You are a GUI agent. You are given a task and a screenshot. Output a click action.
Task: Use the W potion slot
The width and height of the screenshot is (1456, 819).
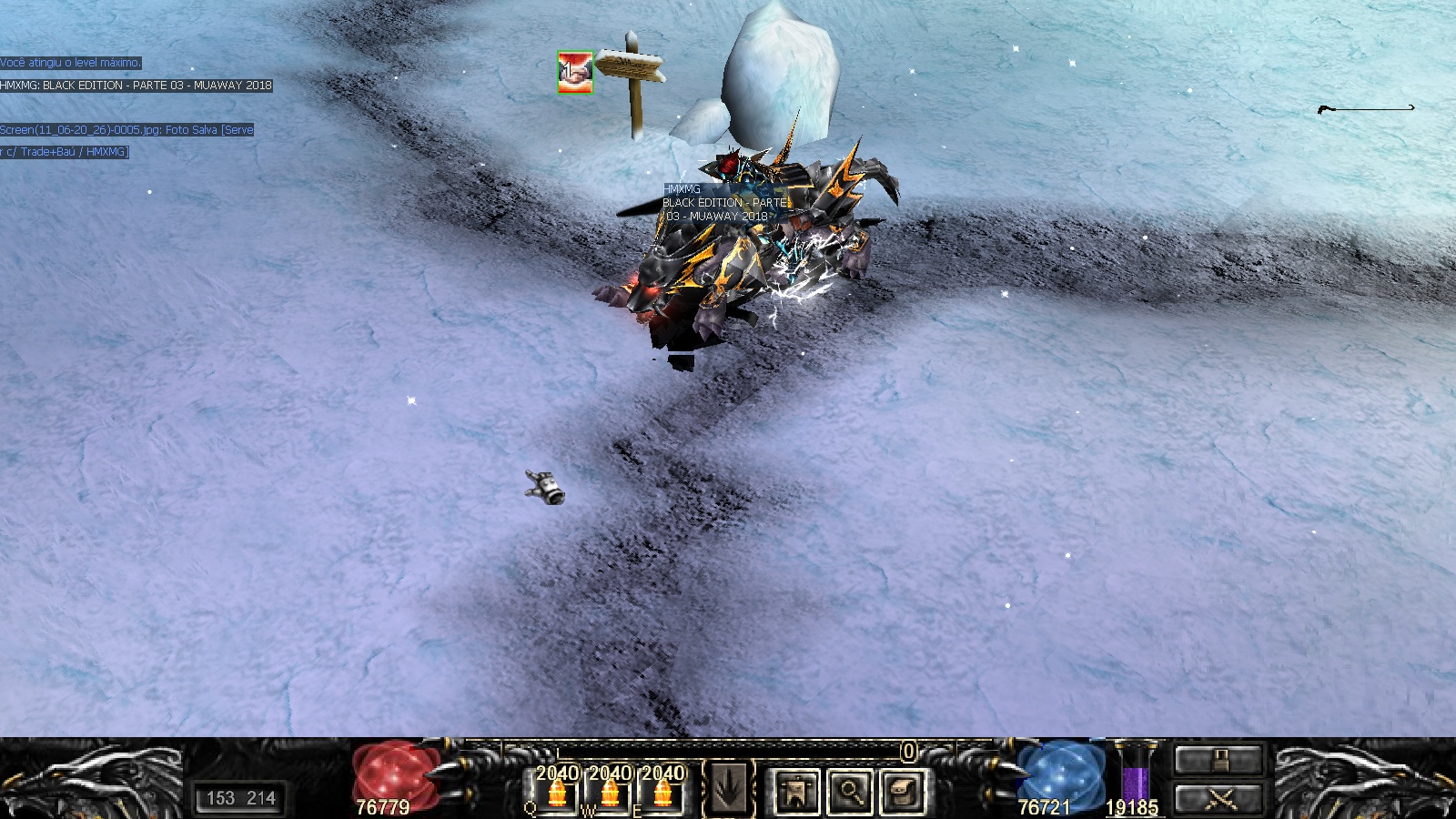[610, 790]
